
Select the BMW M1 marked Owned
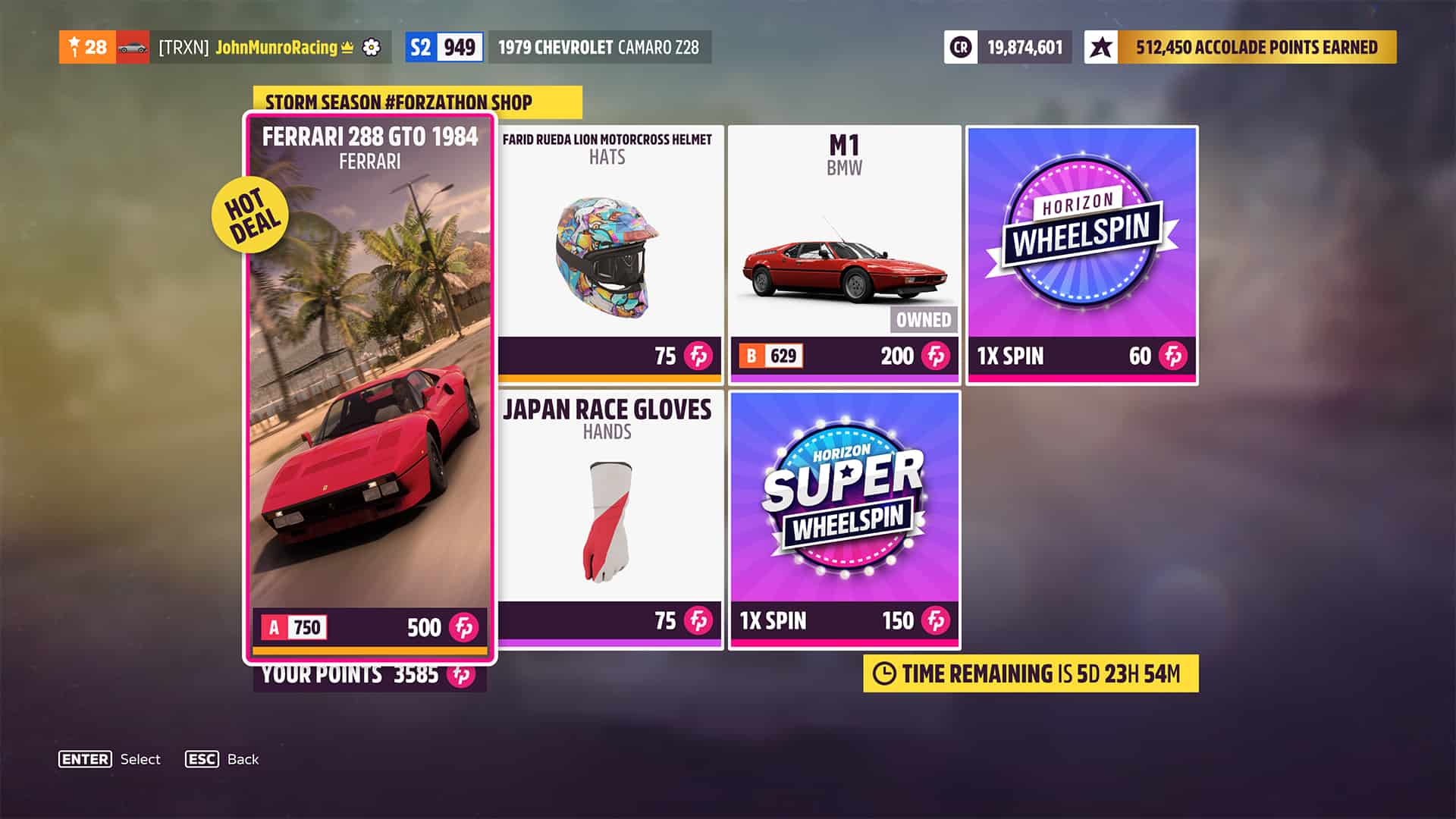click(844, 243)
